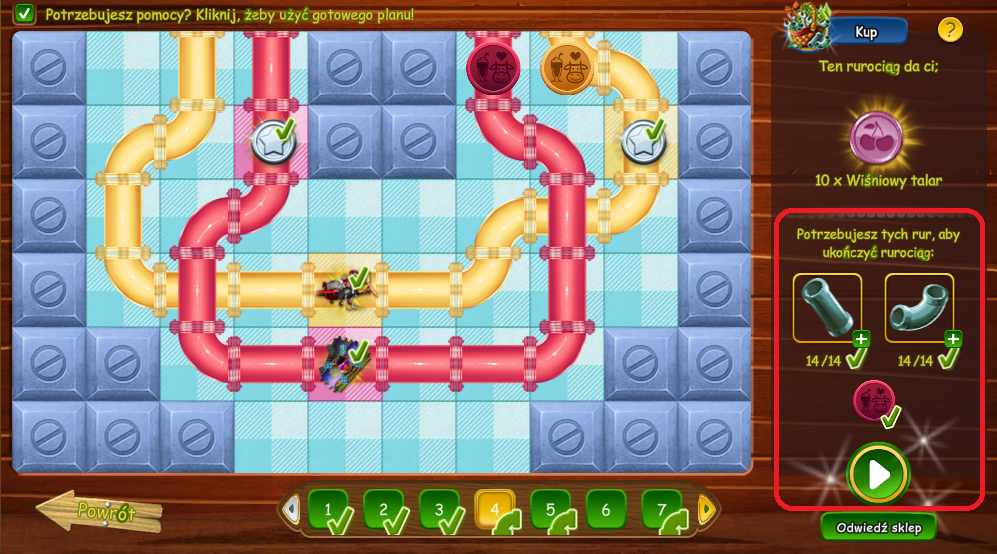Choose level 7 tile
This screenshot has height=554, width=997.
tap(662, 509)
